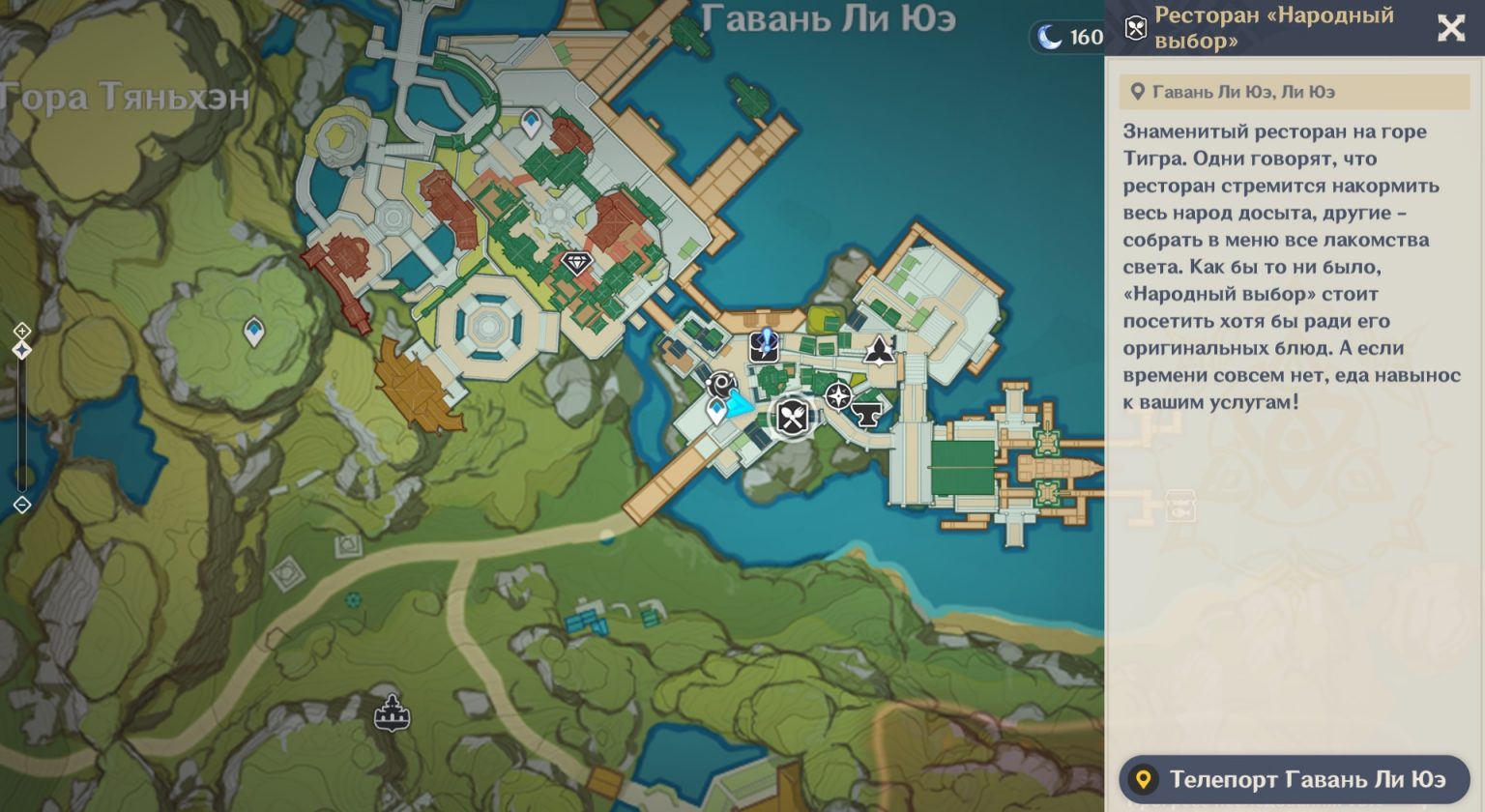Select the diamond jewelry shop marker
This screenshot has height=812, width=1485.
575,262
